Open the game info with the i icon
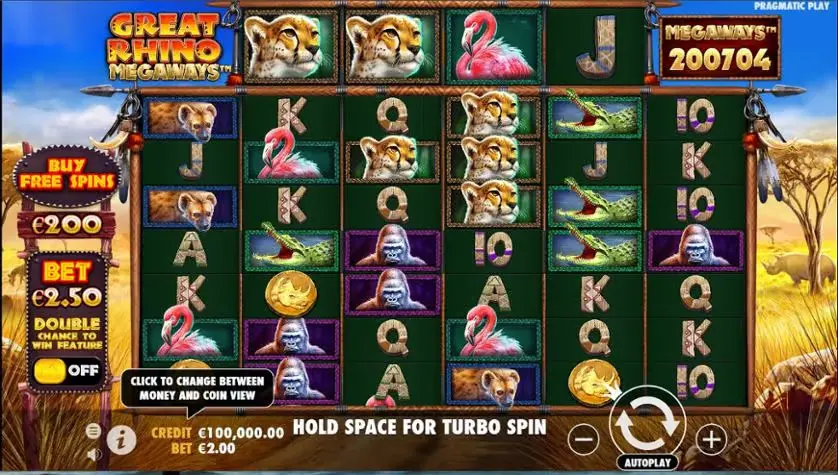This screenshot has width=838, height=475. 121,437
